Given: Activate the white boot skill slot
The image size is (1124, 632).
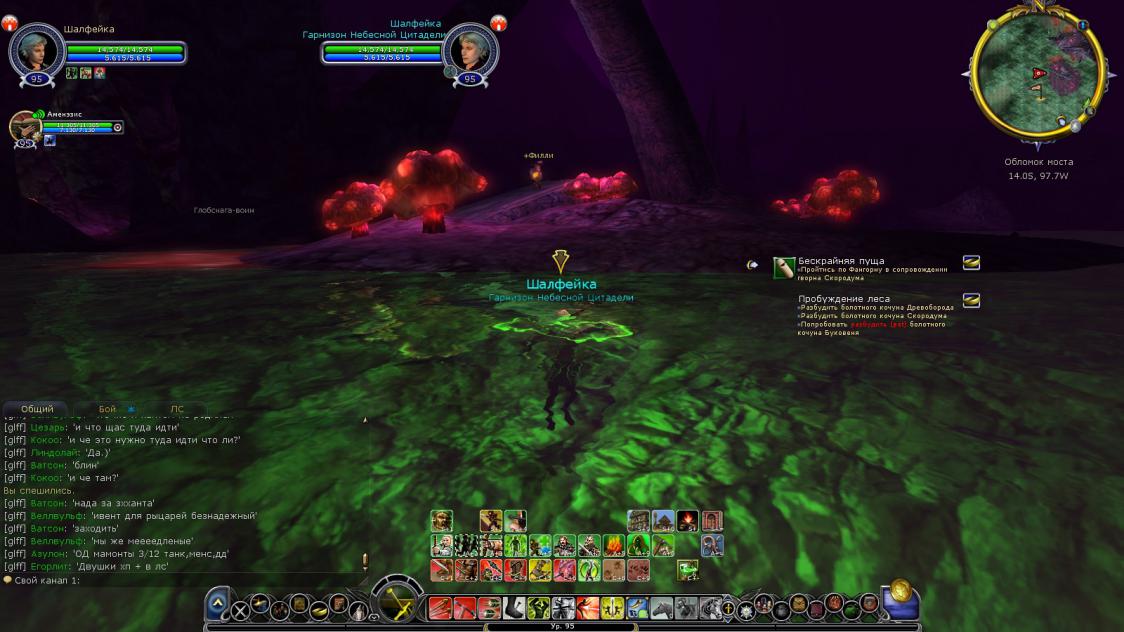Looking at the screenshot, I should click(x=514, y=608).
